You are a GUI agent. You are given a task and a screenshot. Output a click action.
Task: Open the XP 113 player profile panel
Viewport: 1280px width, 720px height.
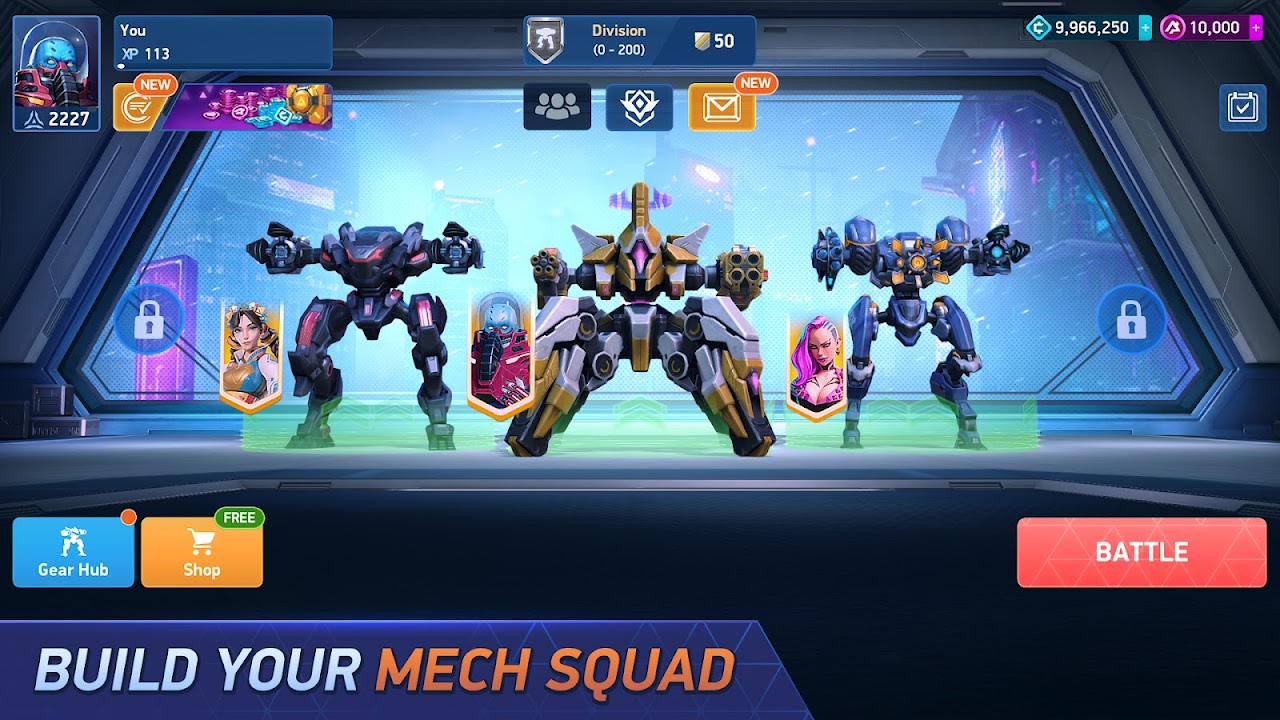click(222, 40)
